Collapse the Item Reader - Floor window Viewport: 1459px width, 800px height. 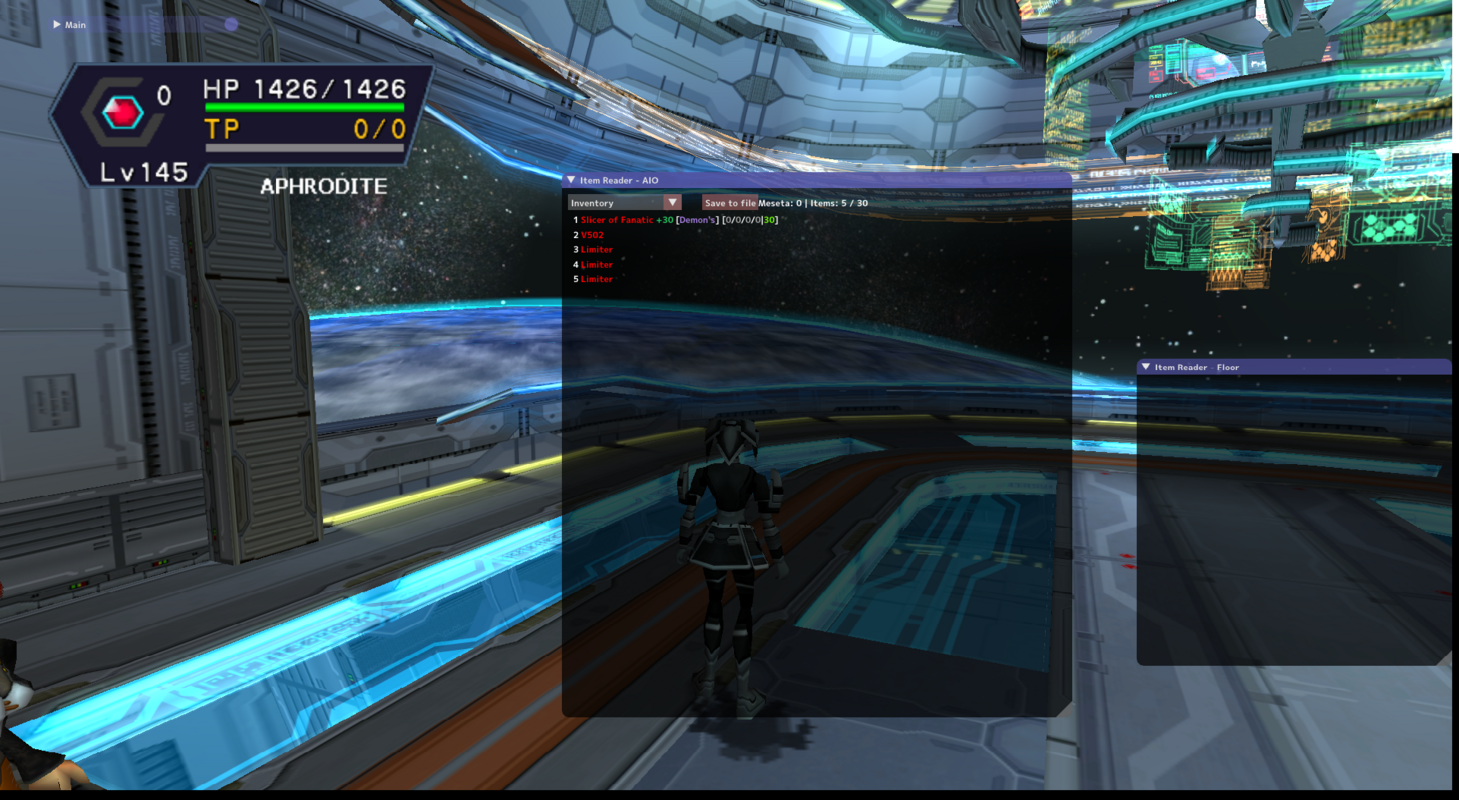[1146, 367]
